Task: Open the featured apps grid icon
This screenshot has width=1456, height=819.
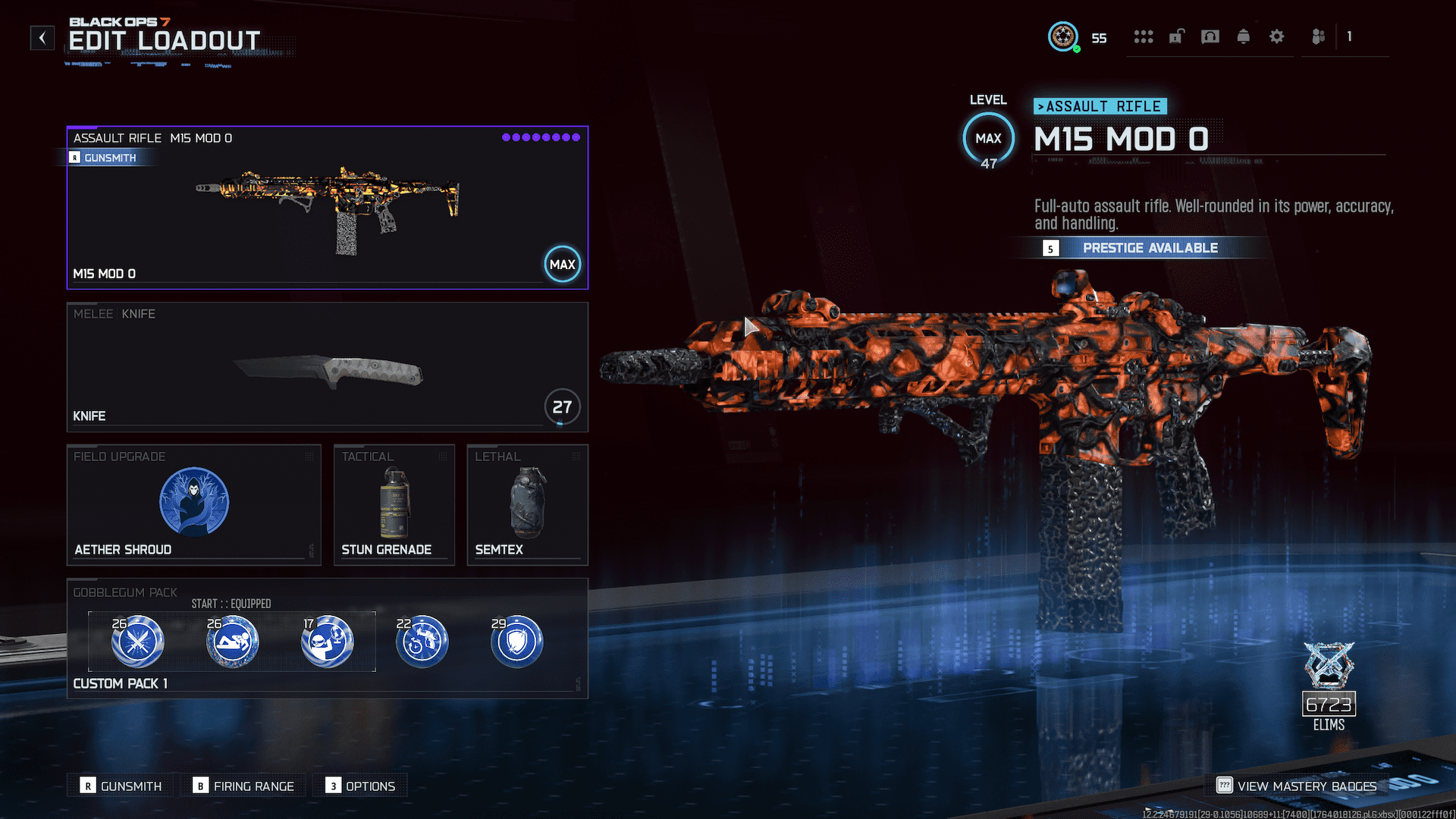Action: coord(1144,36)
